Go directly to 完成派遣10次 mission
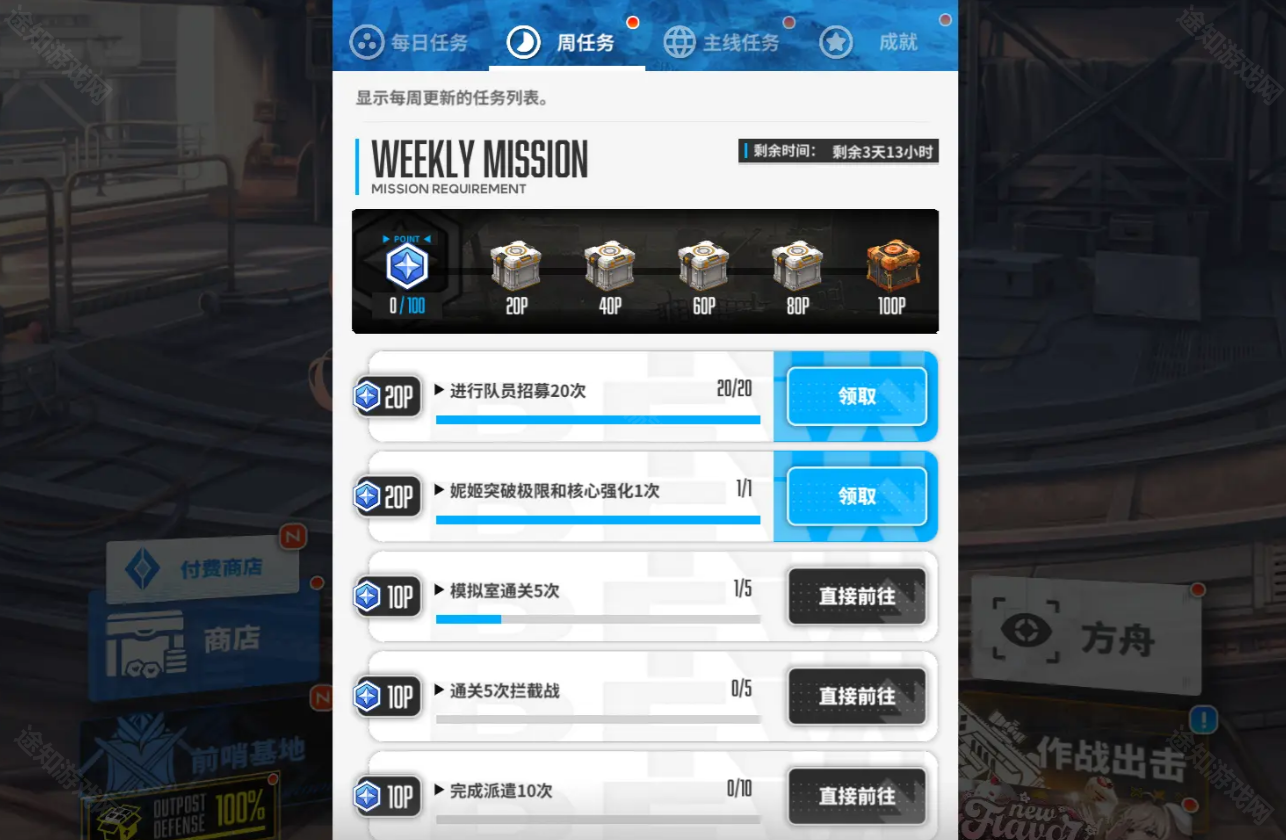 tap(856, 796)
